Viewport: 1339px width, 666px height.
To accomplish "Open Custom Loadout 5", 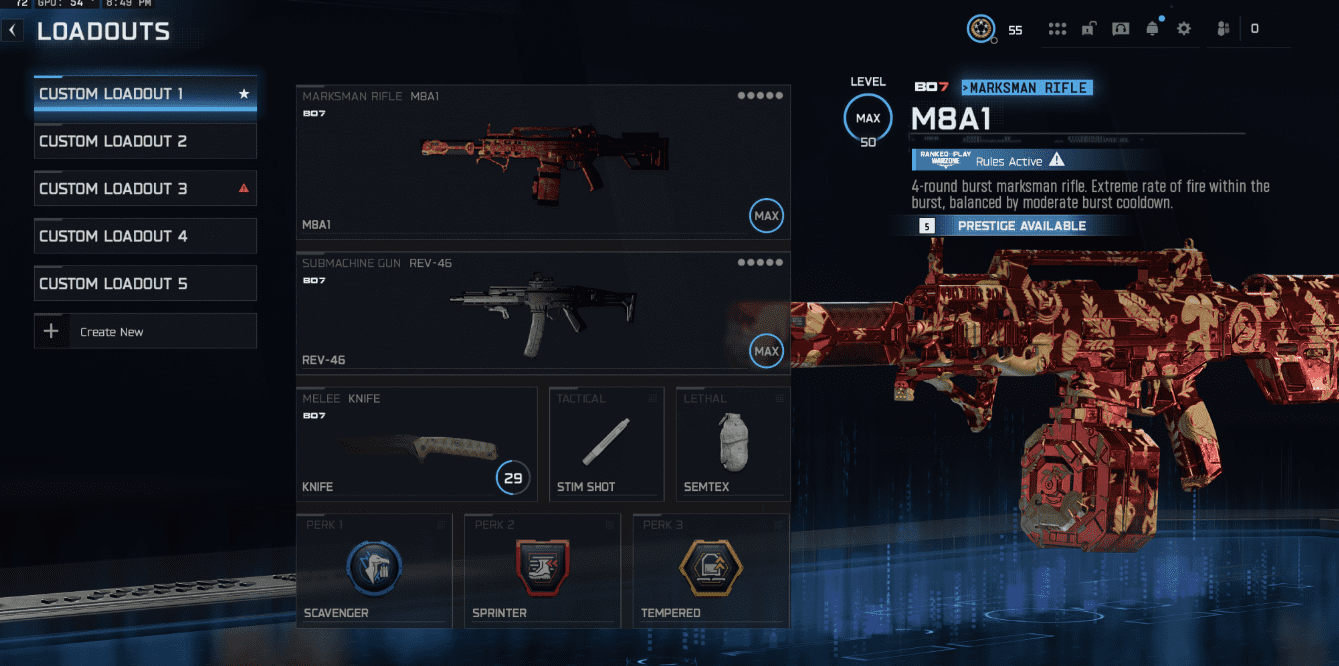I will [x=145, y=283].
